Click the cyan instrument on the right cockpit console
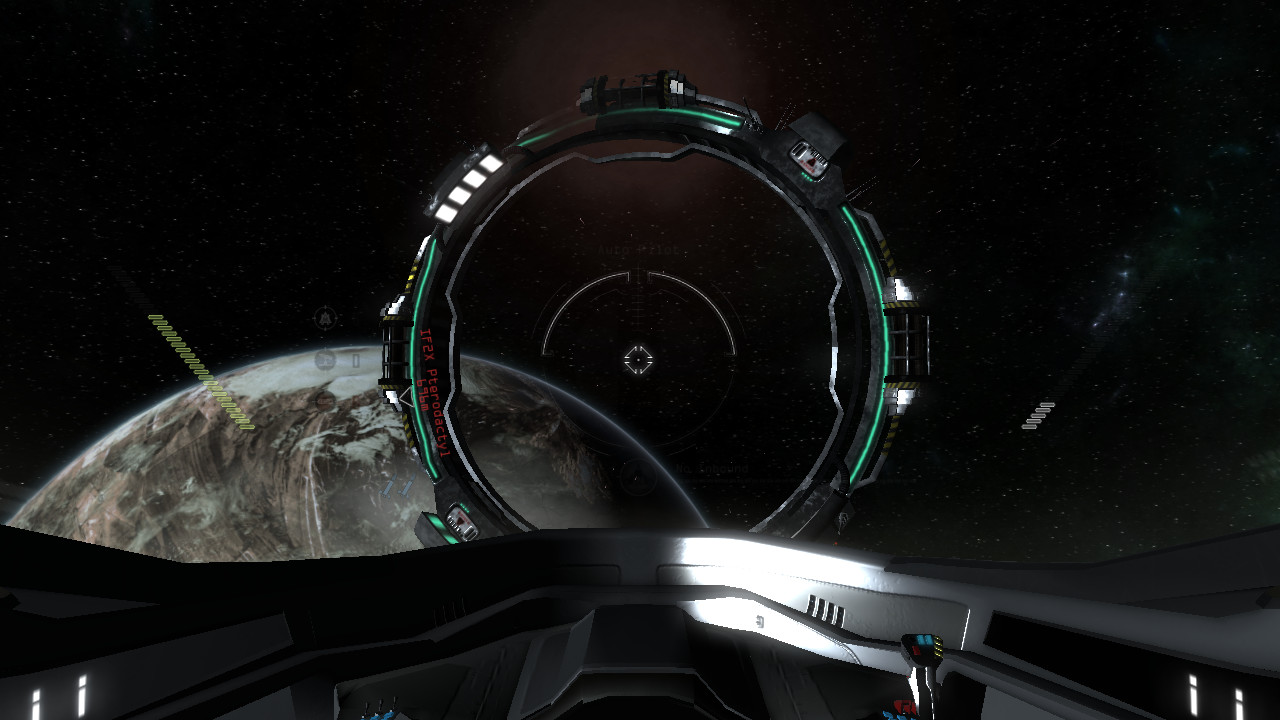The width and height of the screenshot is (1280, 720). pyautogui.click(x=925, y=638)
